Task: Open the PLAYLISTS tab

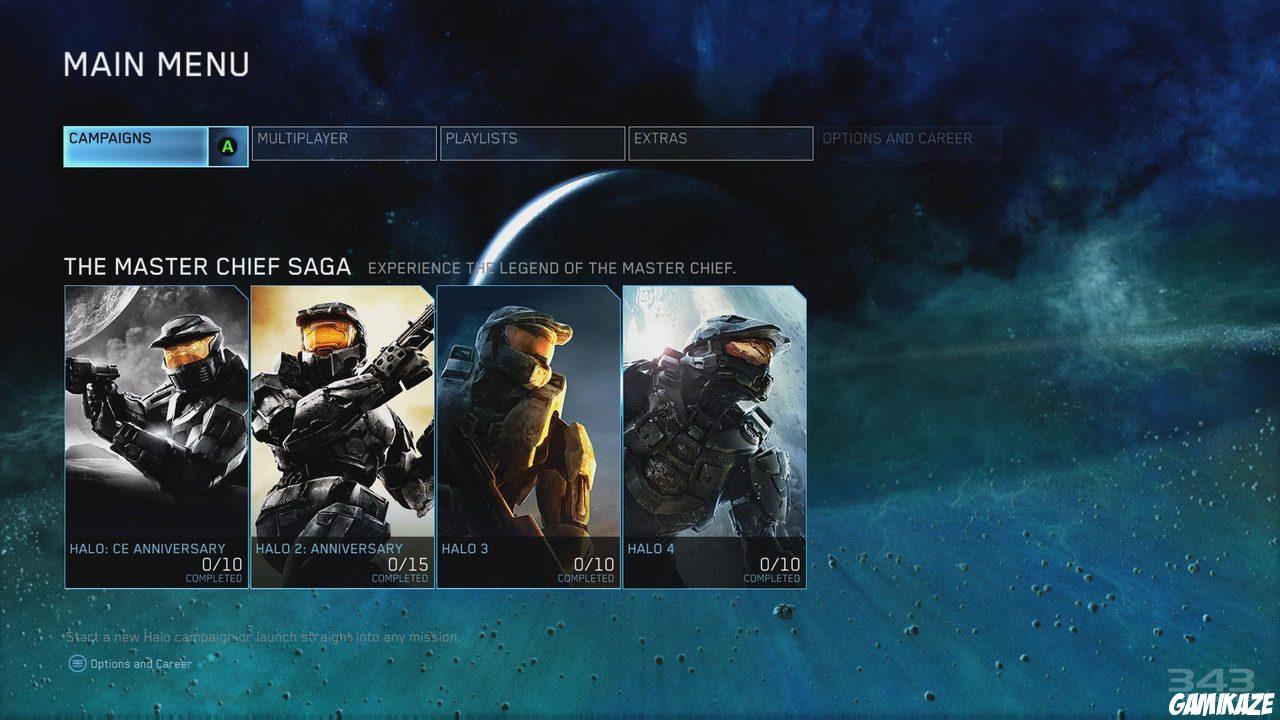Action: (532, 140)
